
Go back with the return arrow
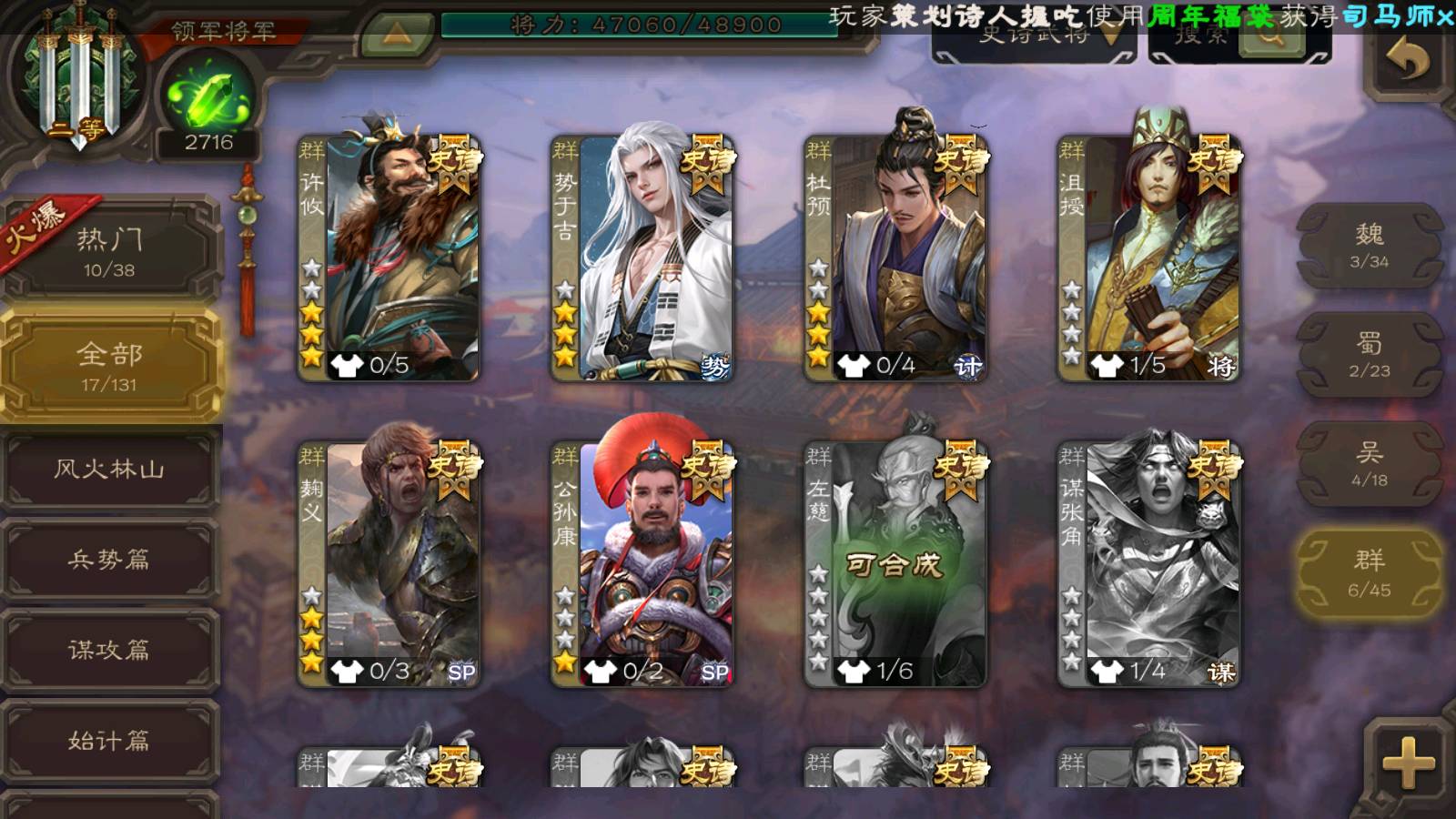tap(1408, 61)
